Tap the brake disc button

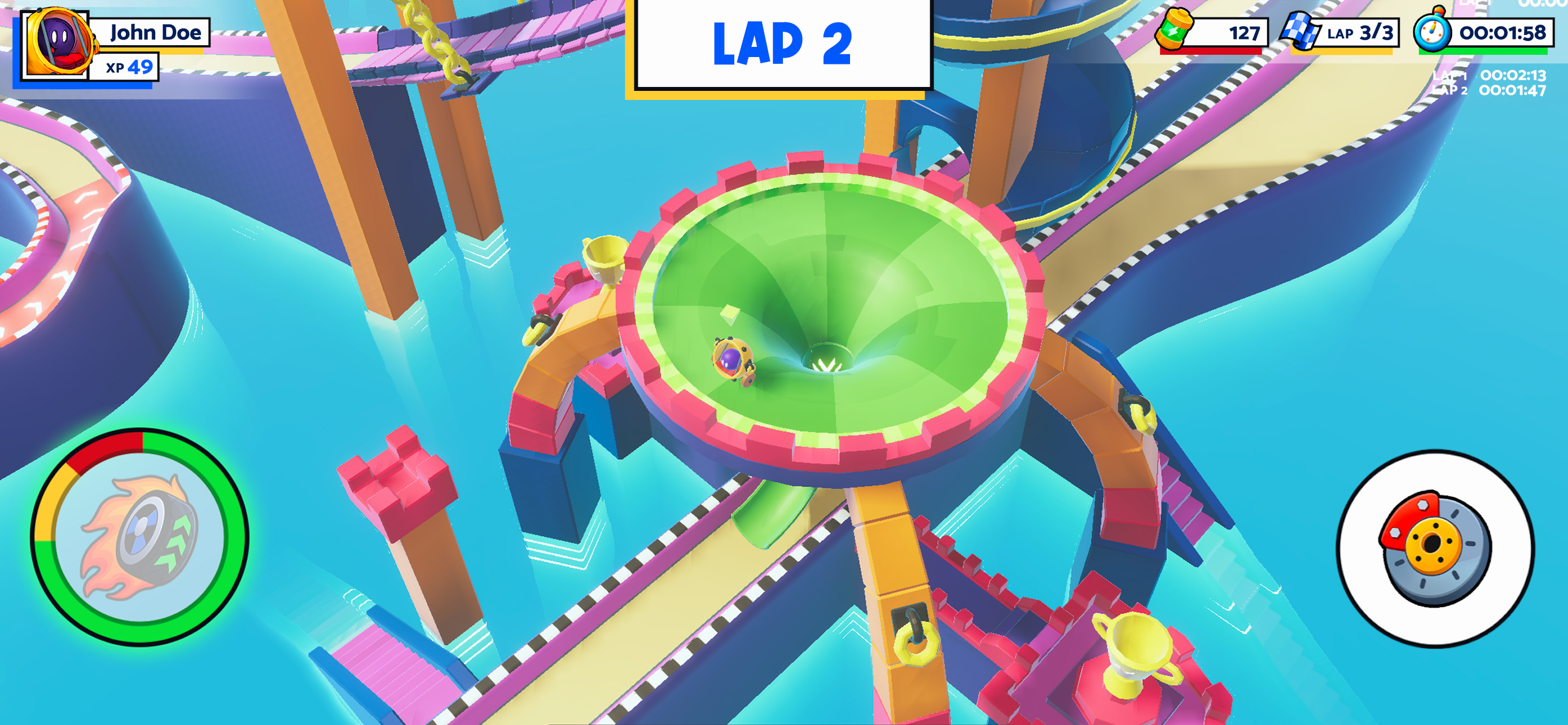click(1435, 548)
